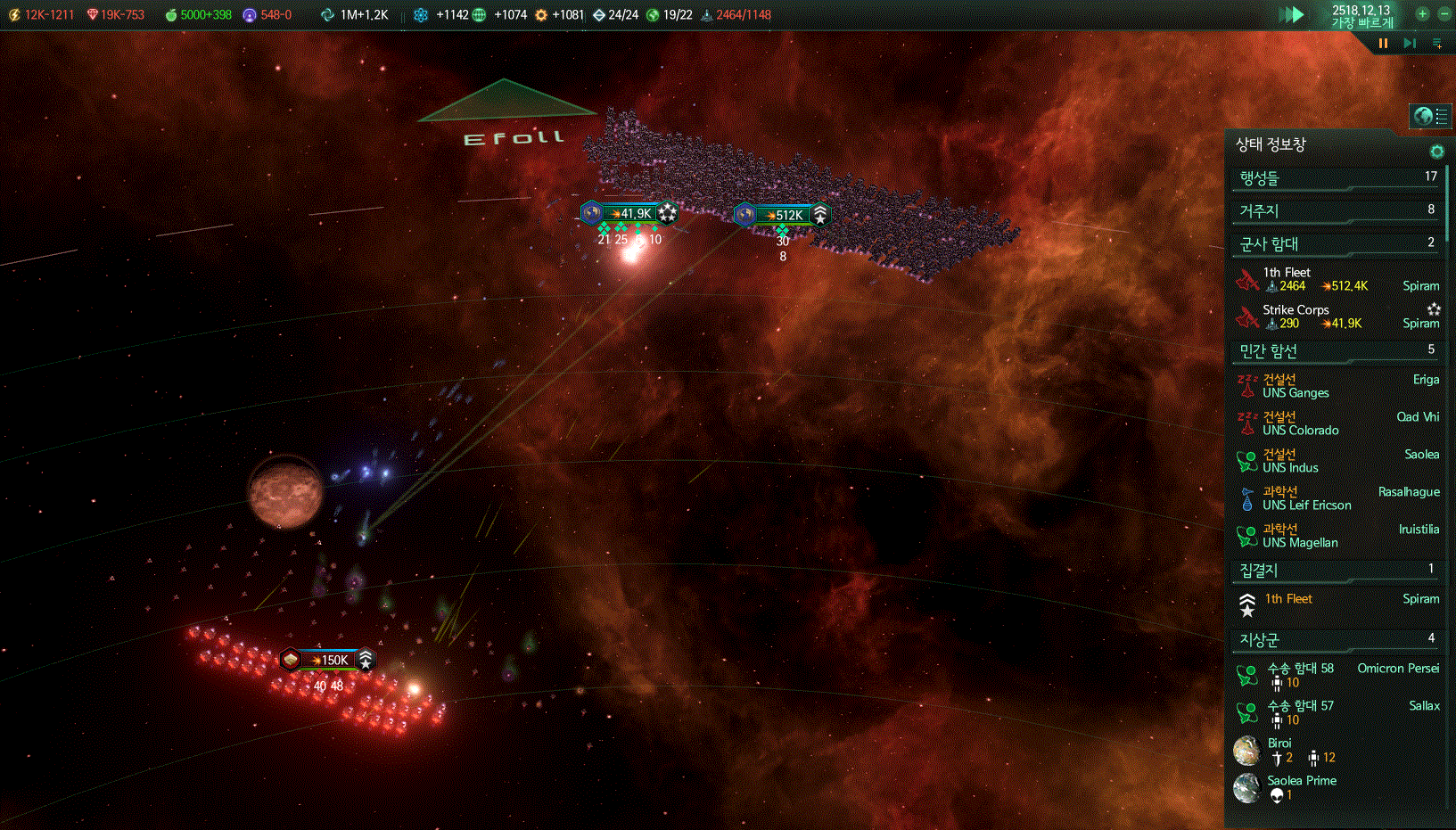Open outliner settings gear icon
Viewport: 1456px width, 830px height.
(1436, 152)
